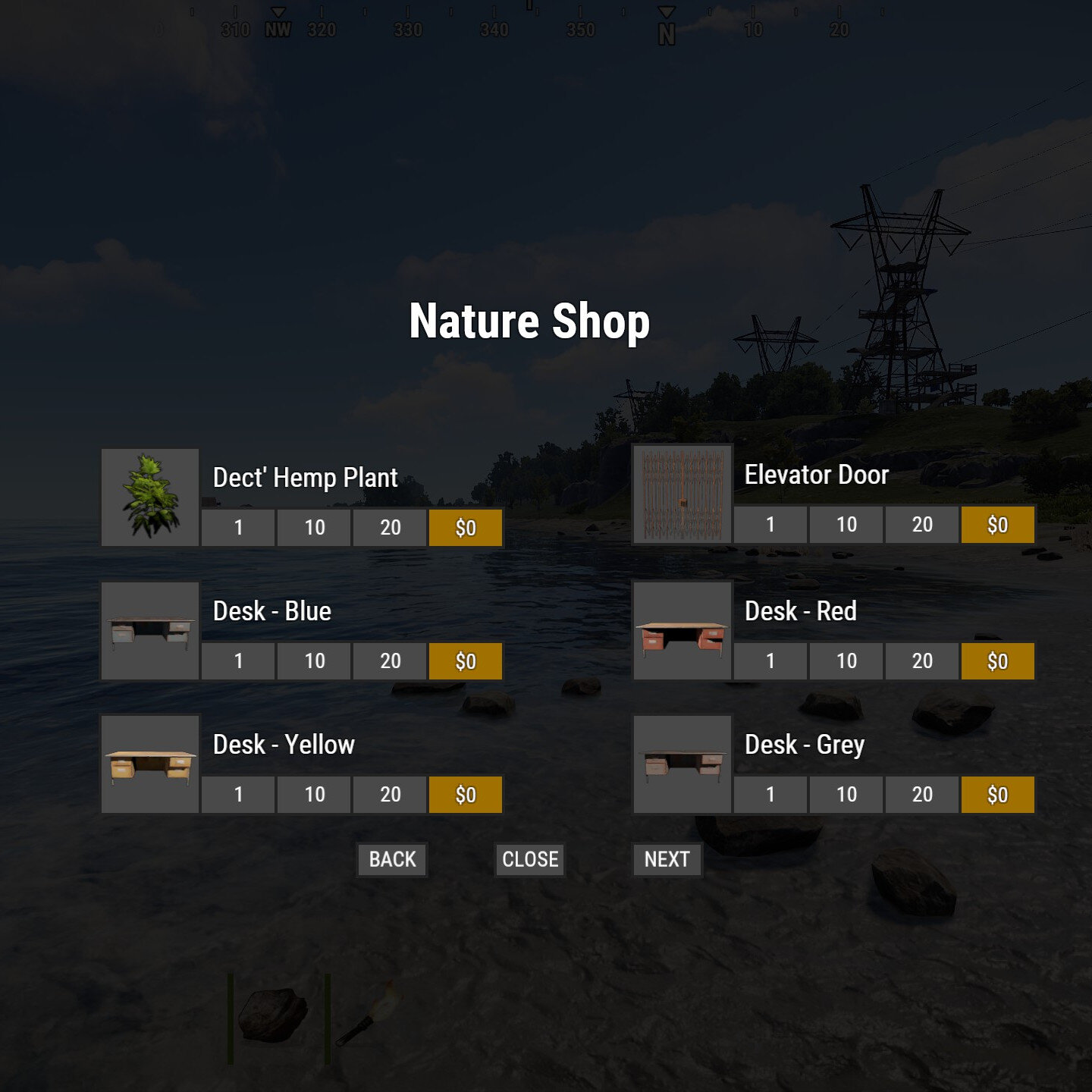Click the Dect' Hemp Plant item thumbnail

[151, 497]
